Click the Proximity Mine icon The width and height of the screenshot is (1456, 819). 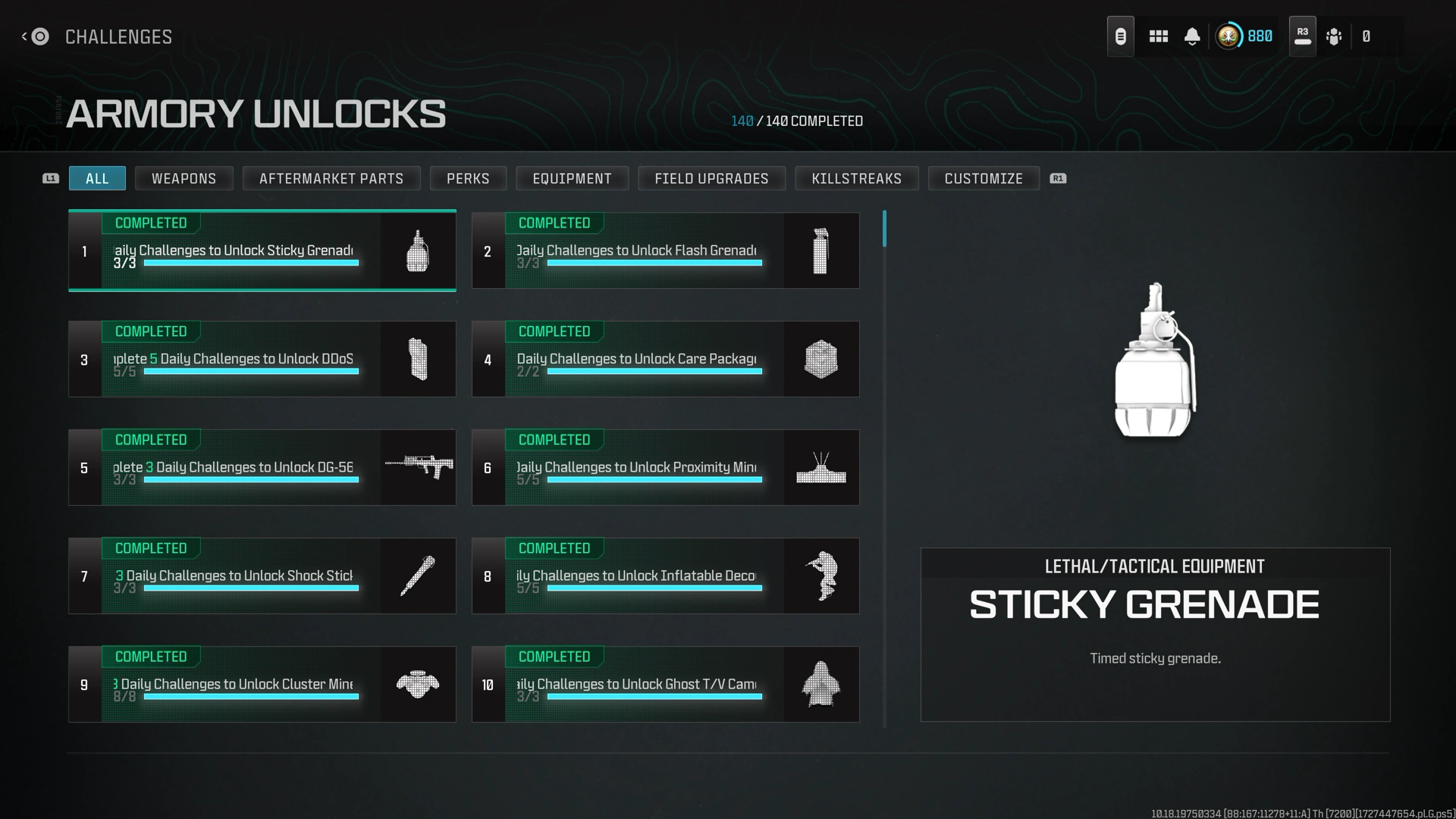[x=821, y=467]
